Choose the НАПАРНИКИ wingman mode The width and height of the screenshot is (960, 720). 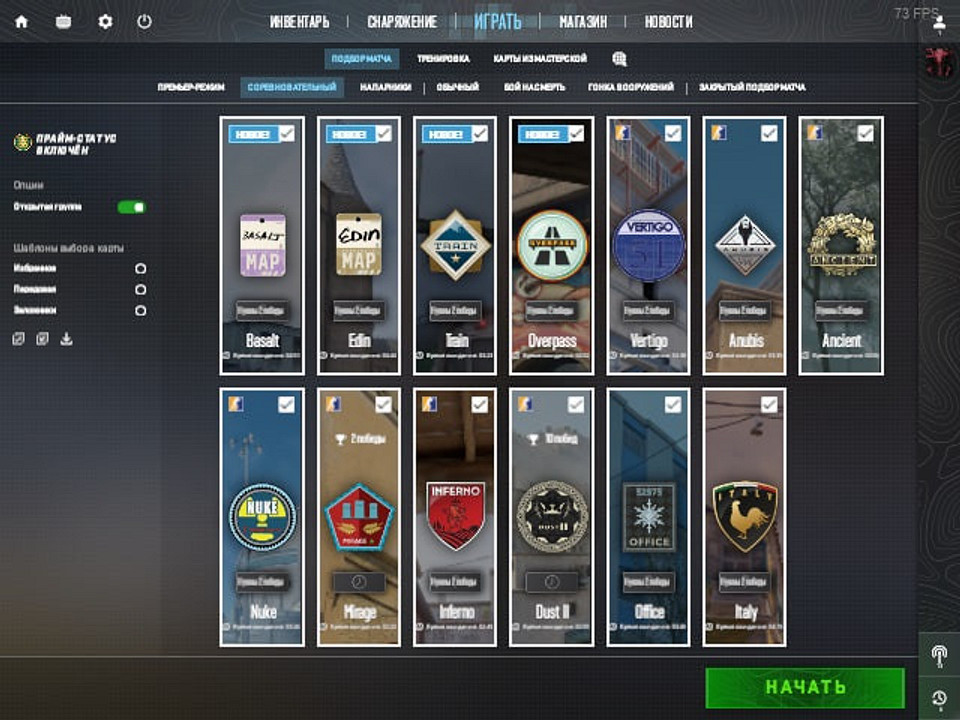(x=385, y=87)
